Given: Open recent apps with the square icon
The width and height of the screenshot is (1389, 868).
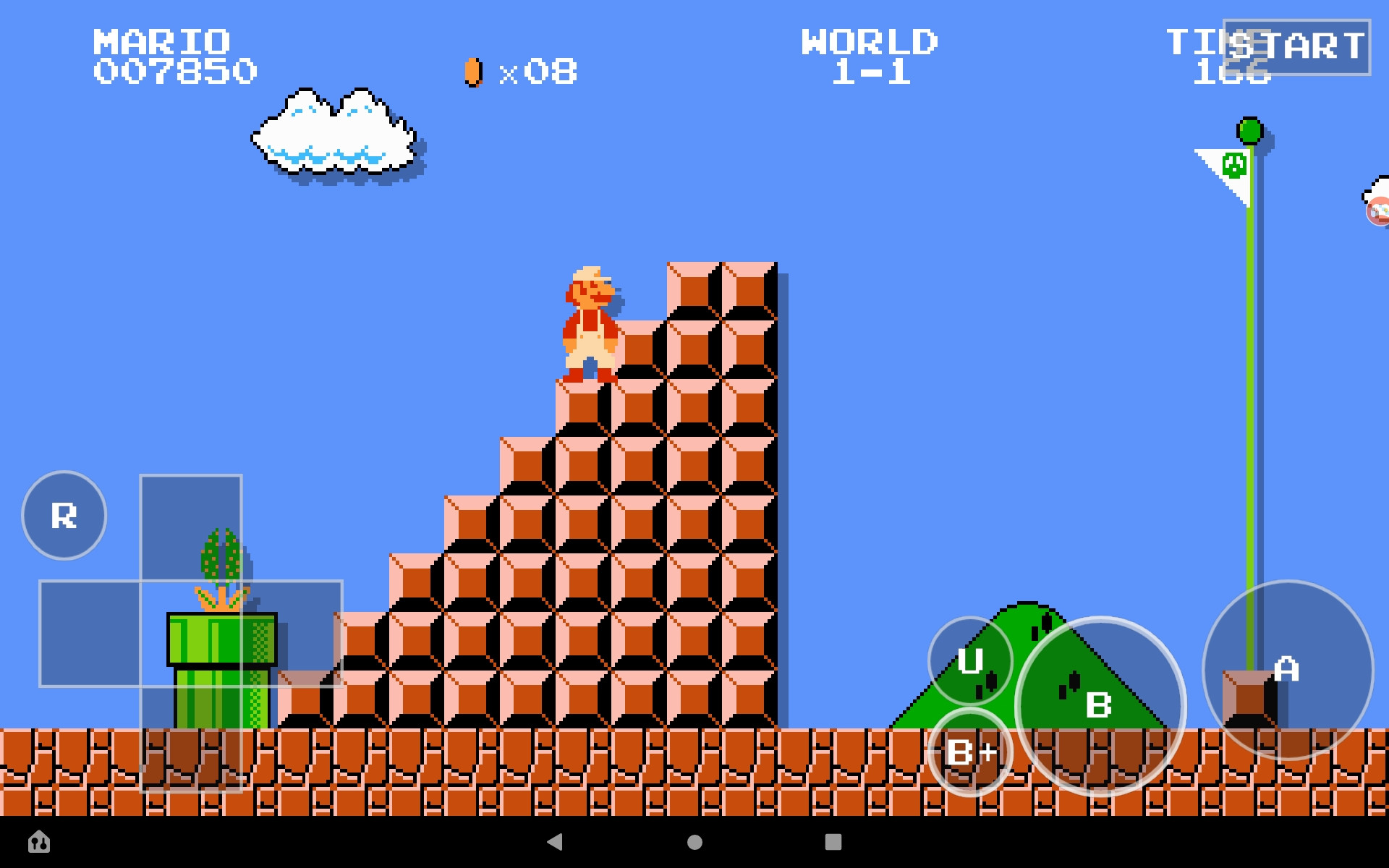Looking at the screenshot, I should click(x=833, y=843).
